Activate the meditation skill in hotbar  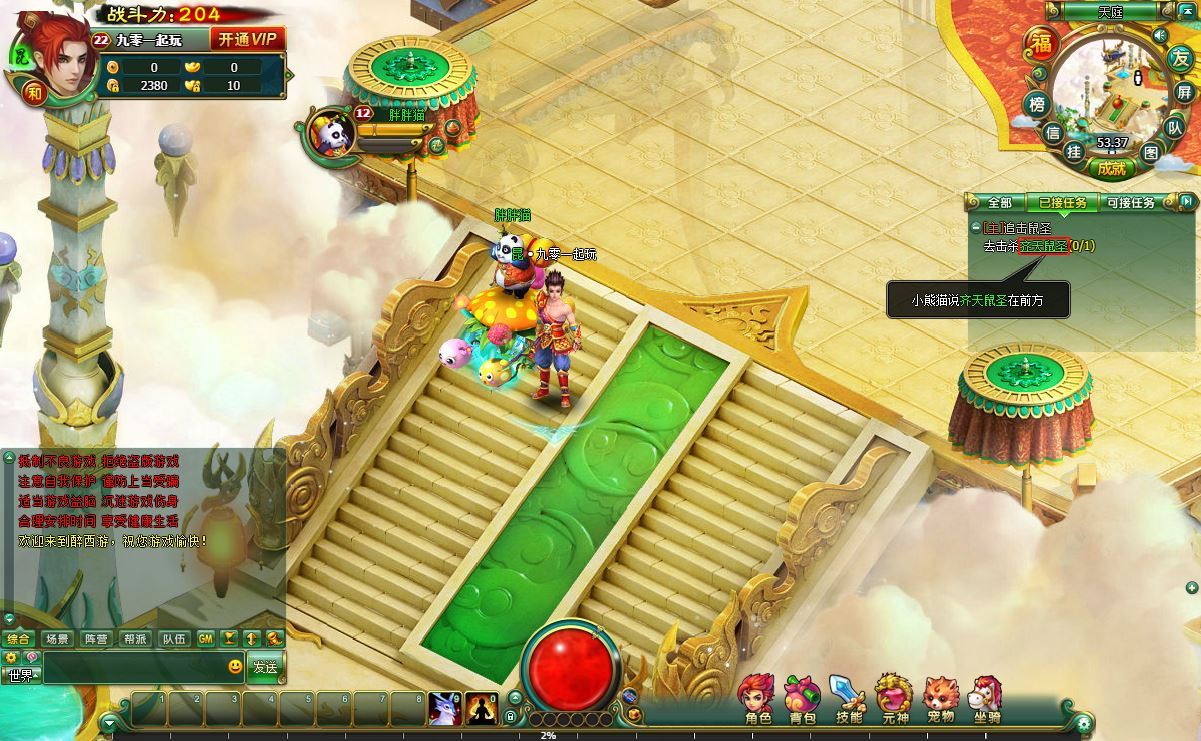tap(481, 708)
